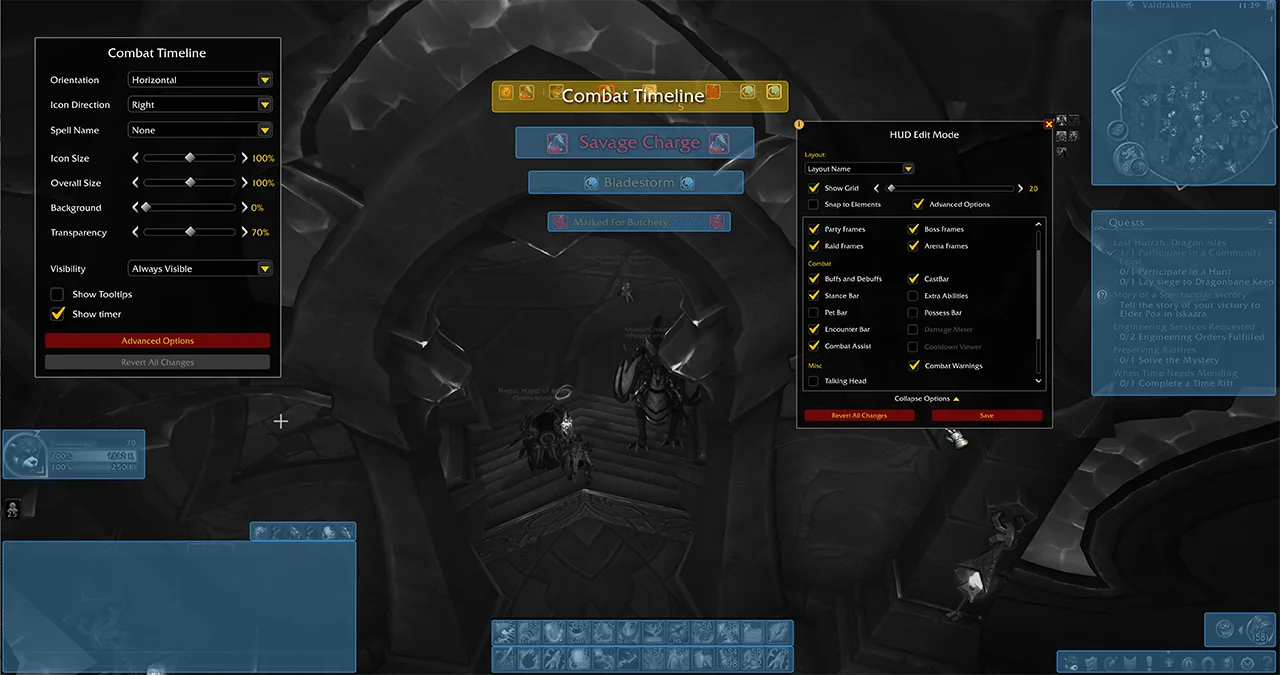Screen dimensions: 1280x675
Task: Close the HUD Edit Mode window
Action: (1049, 124)
